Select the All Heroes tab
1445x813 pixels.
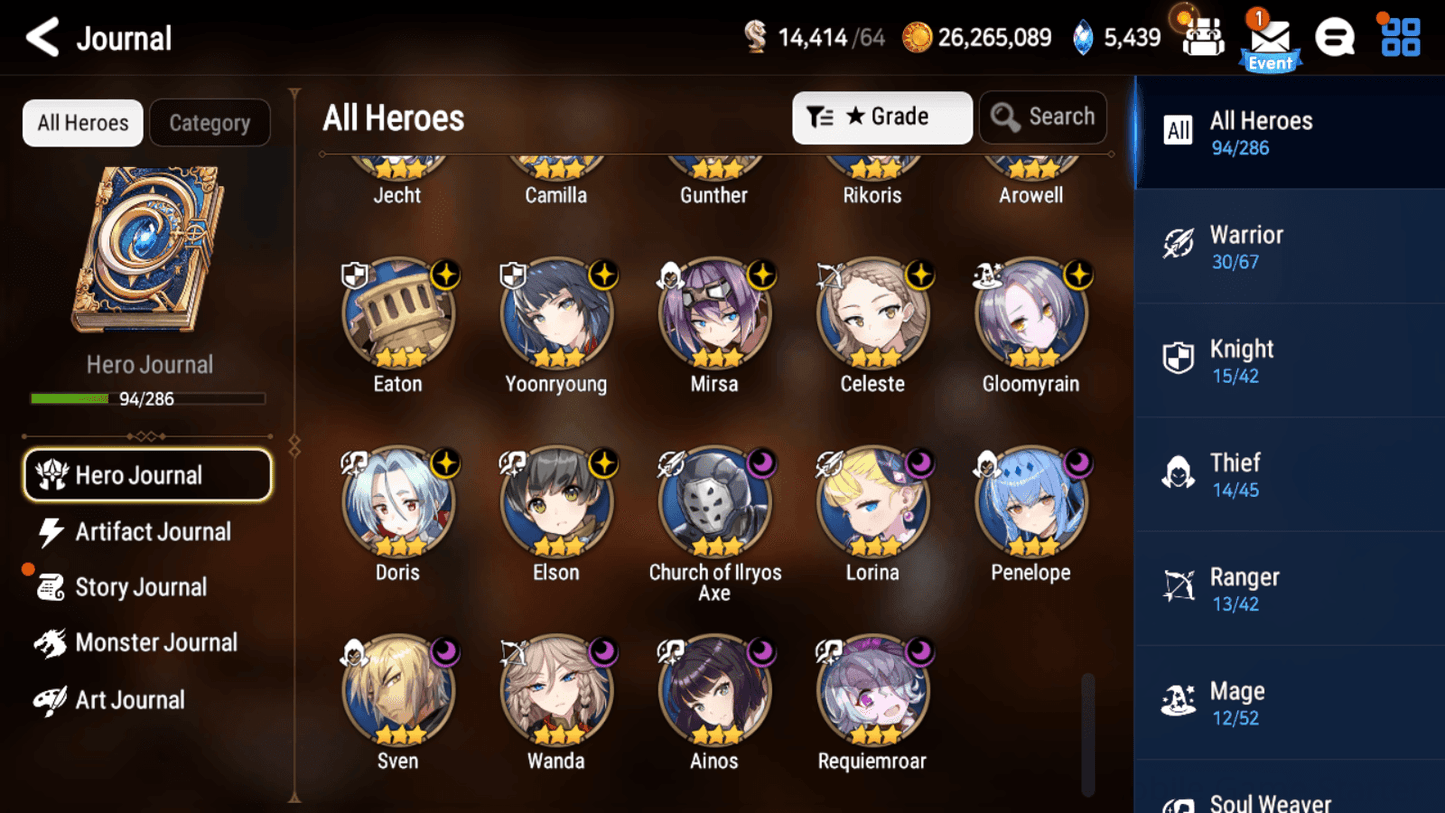(82, 122)
